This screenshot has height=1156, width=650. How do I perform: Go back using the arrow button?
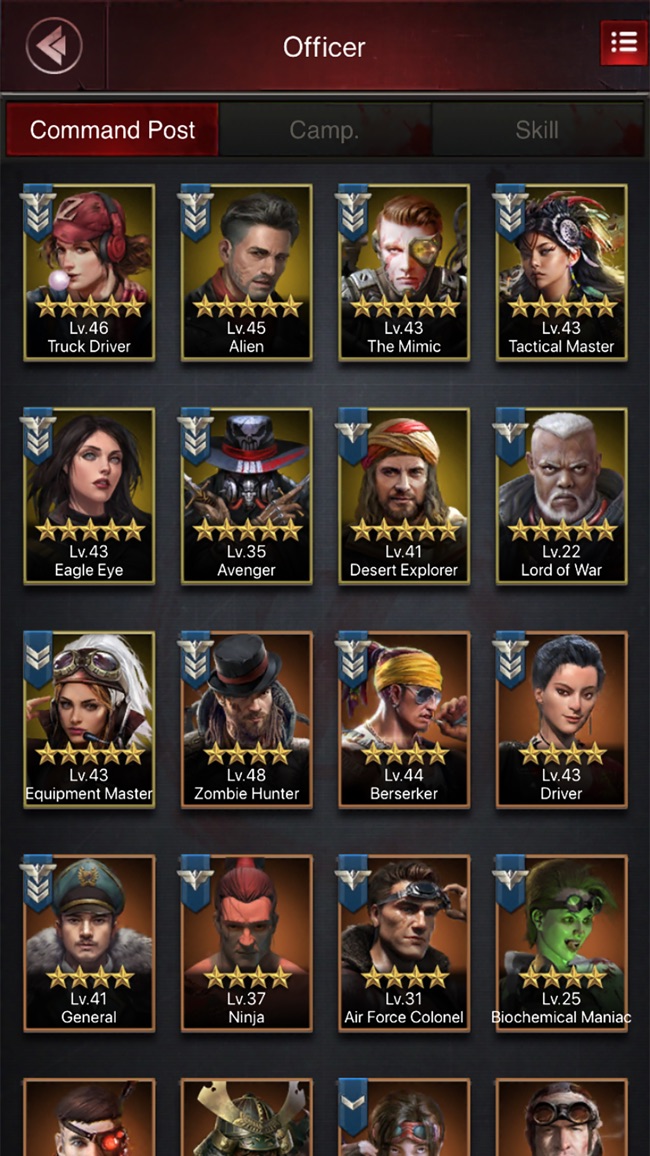coord(53,45)
